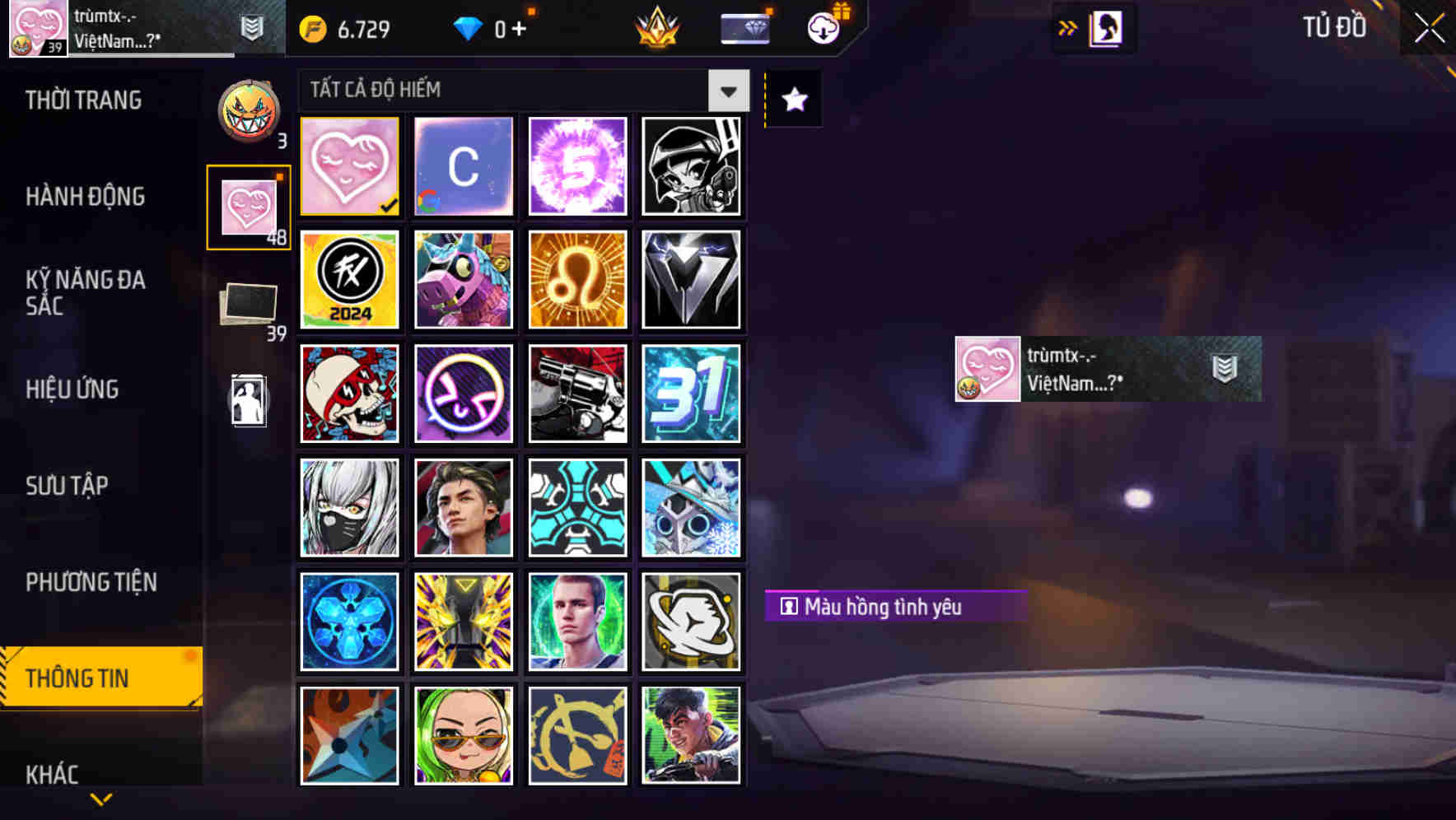Click the Màu hồng tình yêu name tag
This screenshot has width=1456, height=820.
point(895,606)
